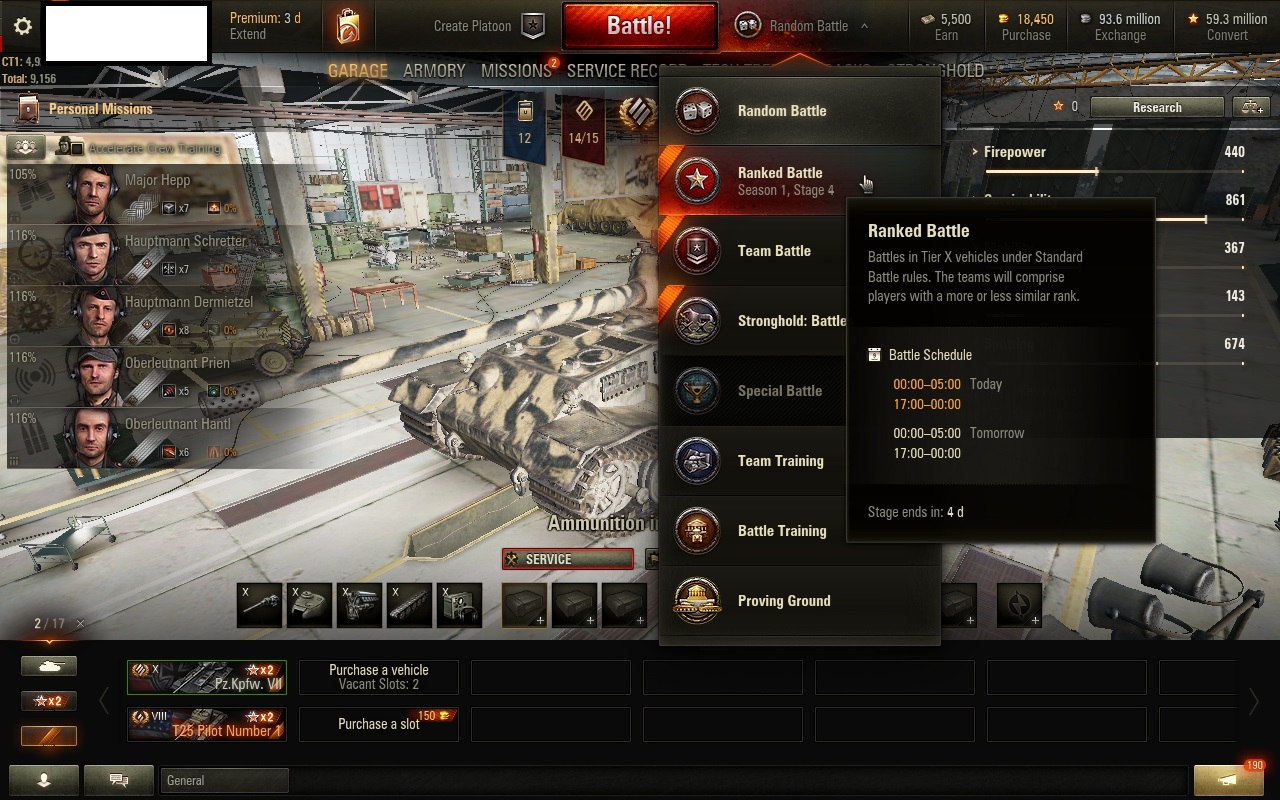
Task: Select Battle Training mode
Action: tap(781, 531)
